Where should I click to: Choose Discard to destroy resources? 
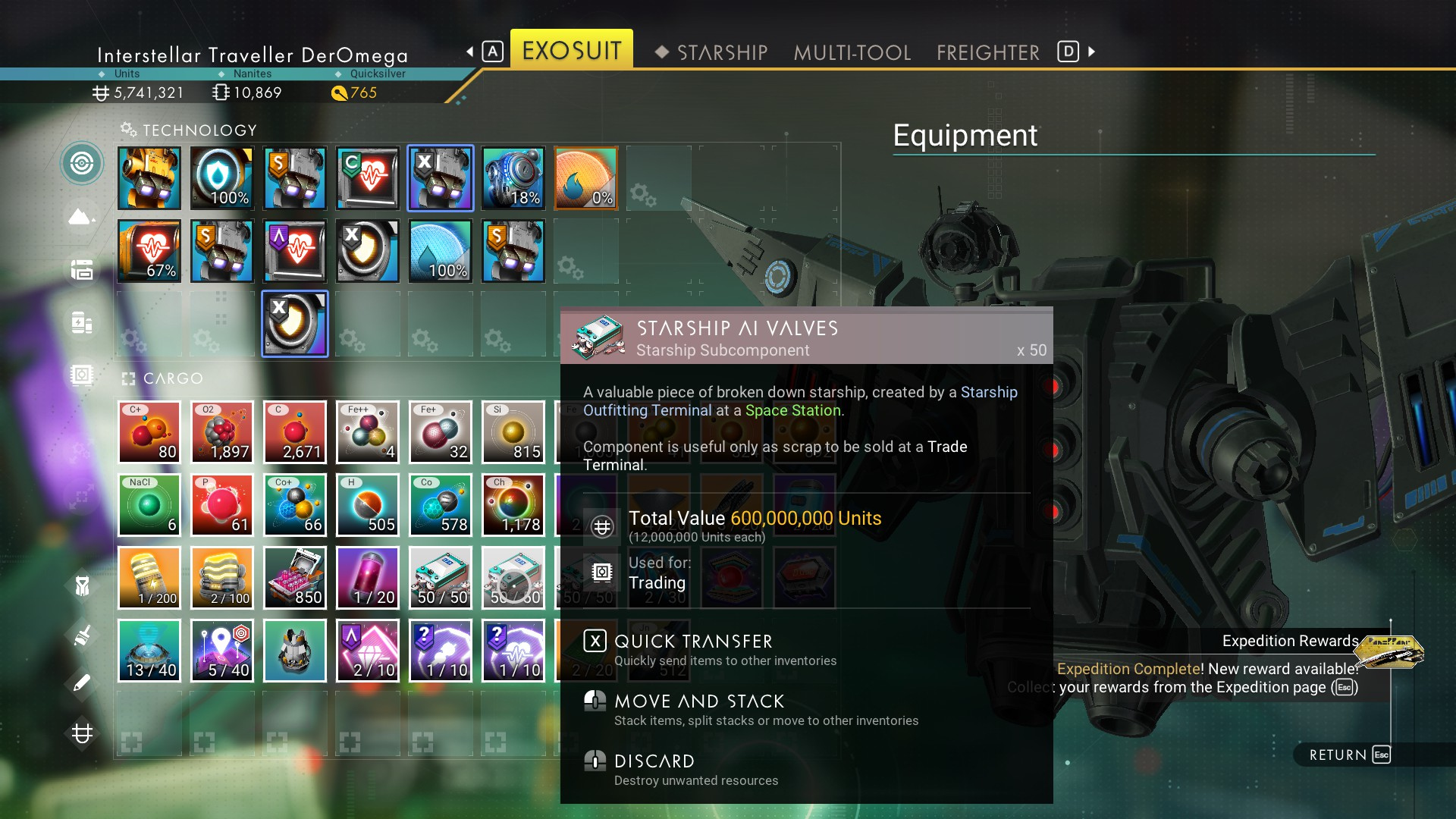tap(654, 761)
